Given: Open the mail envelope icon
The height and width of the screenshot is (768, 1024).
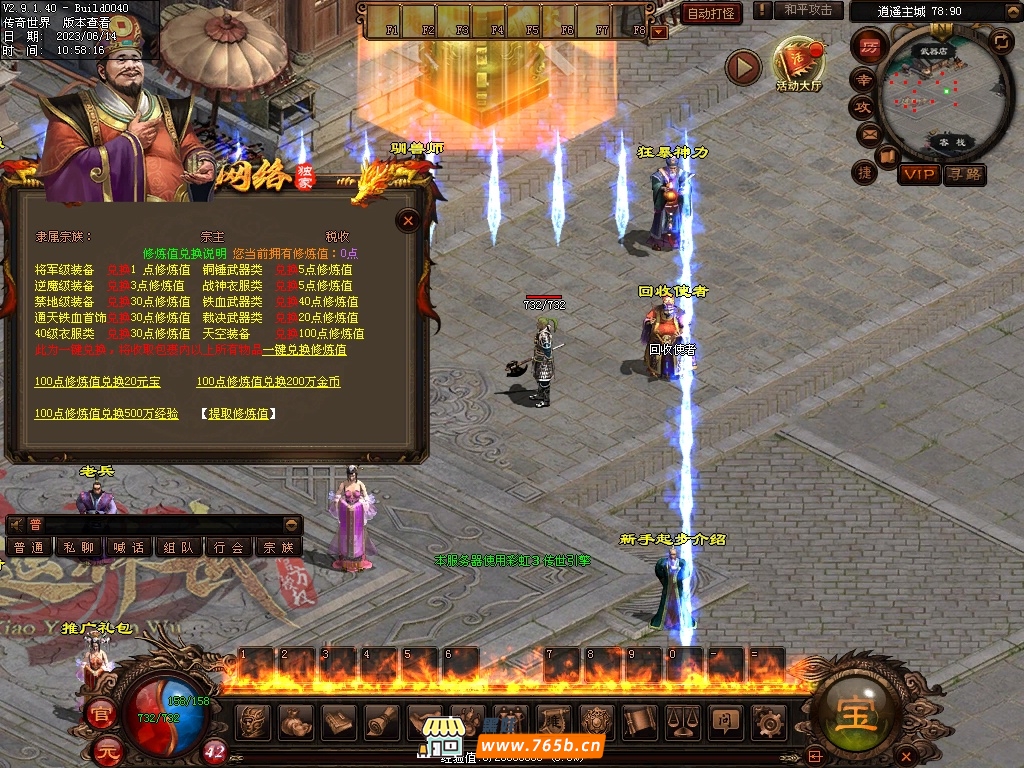Looking at the screenshot, I should [867, 133].
